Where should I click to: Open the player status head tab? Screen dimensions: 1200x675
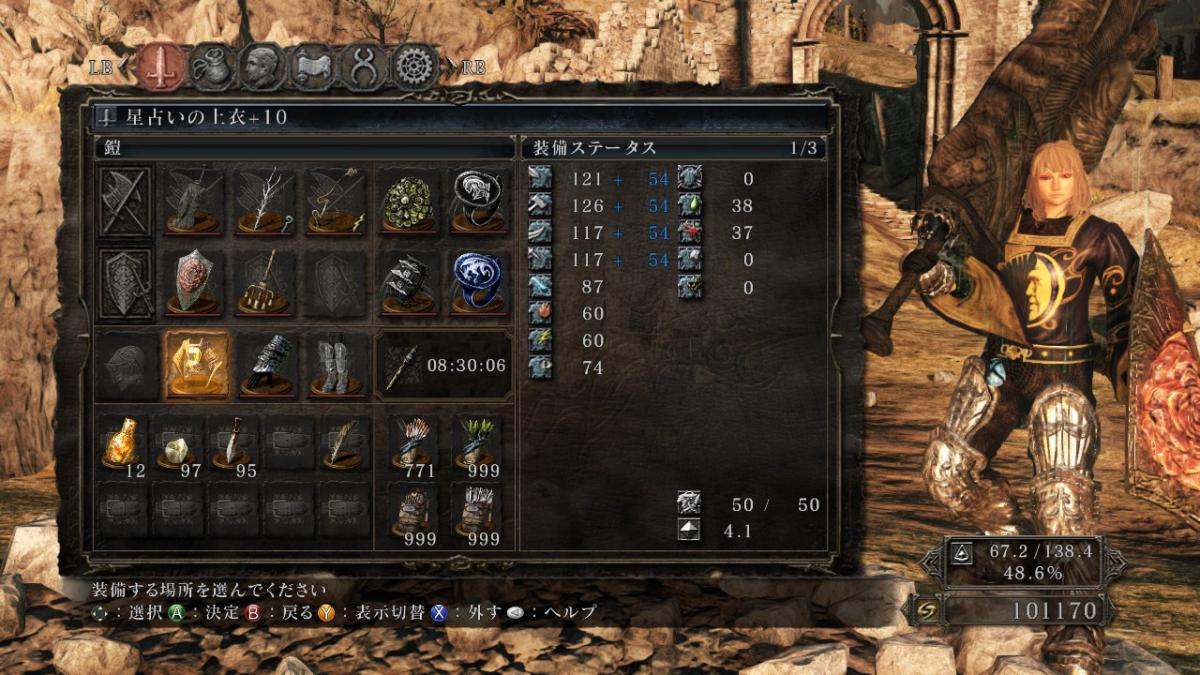(263, 66)
